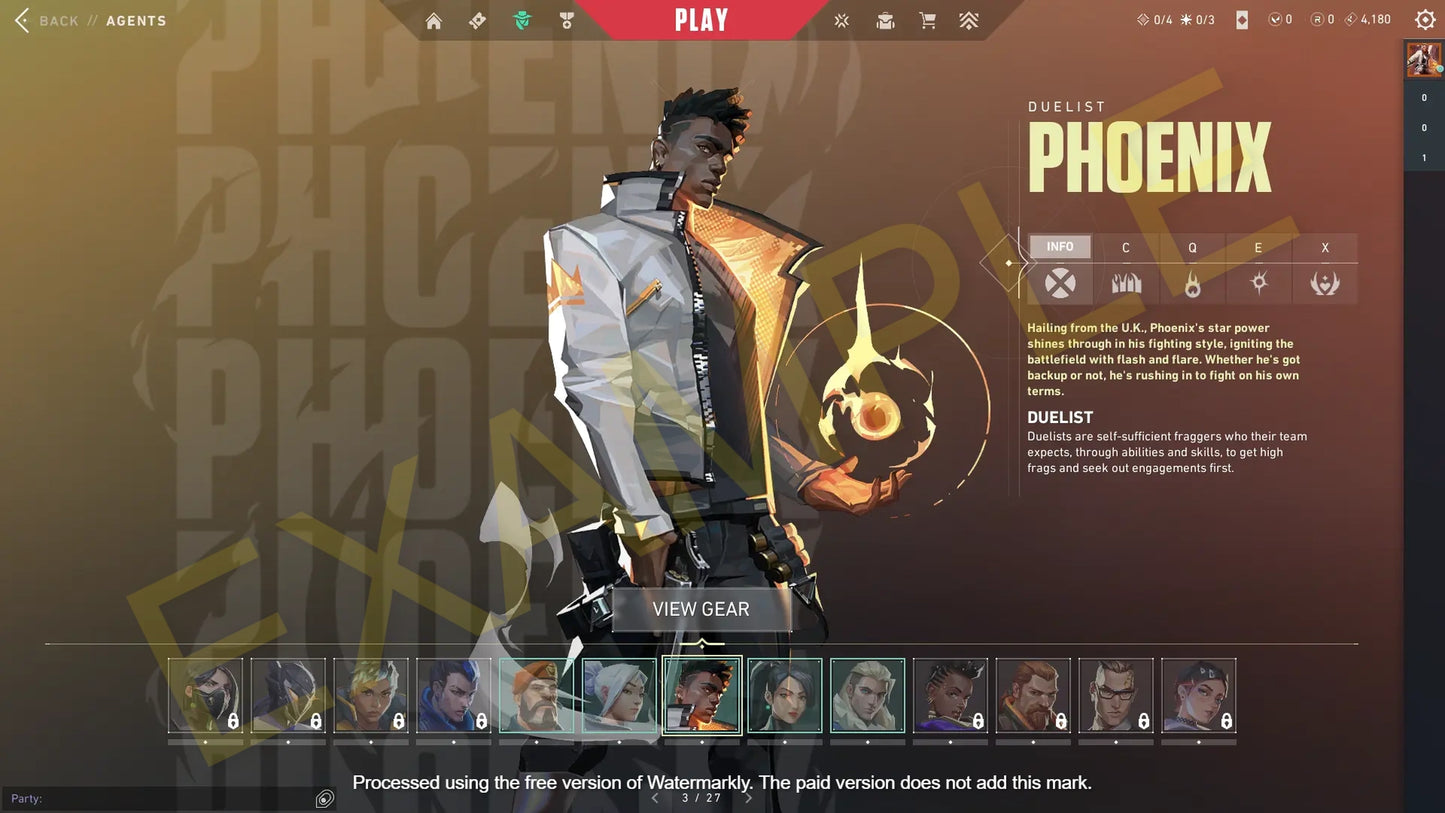Click the VIEW GEAR button
Image resolution: width=1445 pixels, height=813 pixels.
701,608
